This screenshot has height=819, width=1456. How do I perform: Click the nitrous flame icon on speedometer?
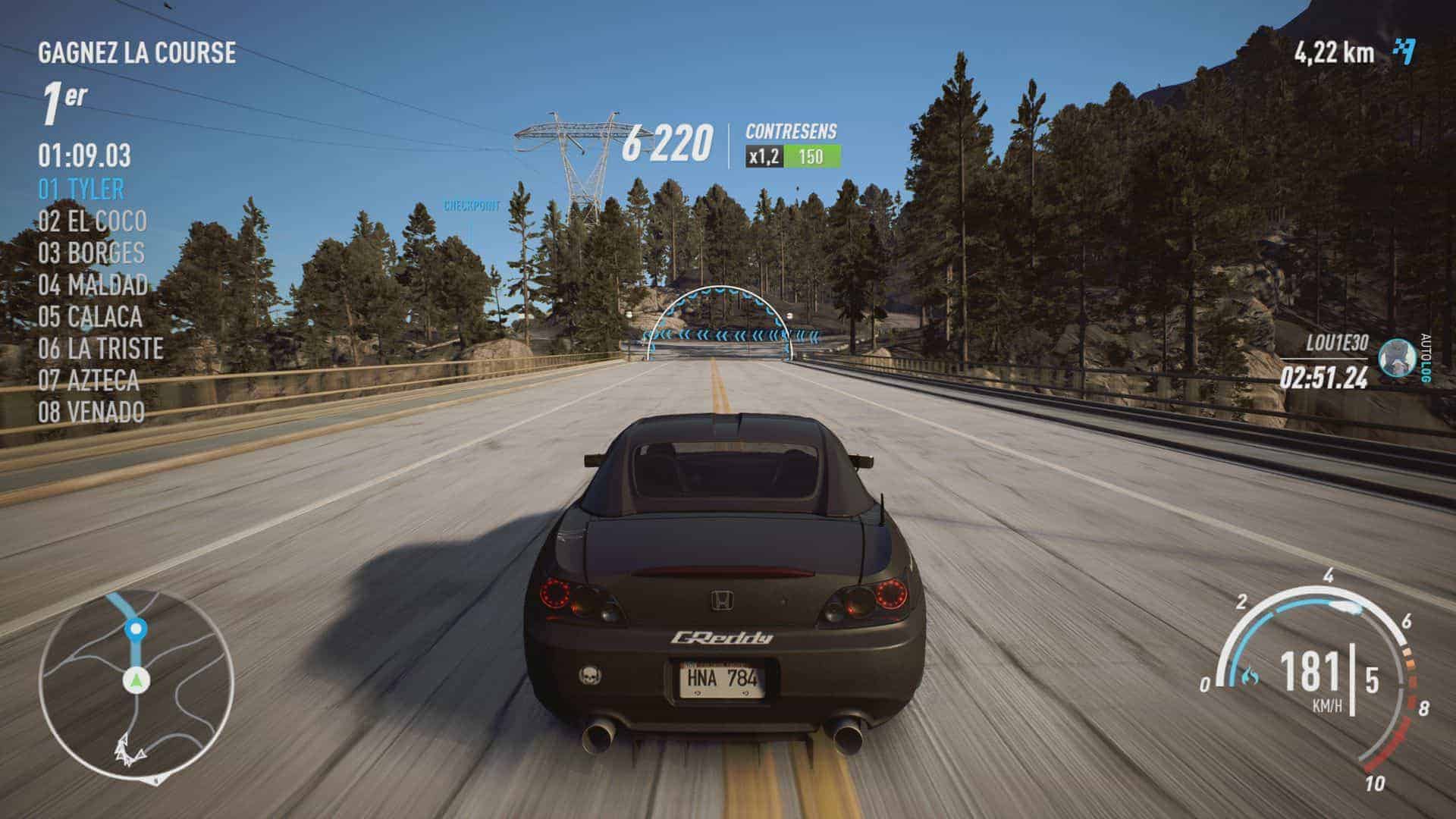(x=1250, y=674)
